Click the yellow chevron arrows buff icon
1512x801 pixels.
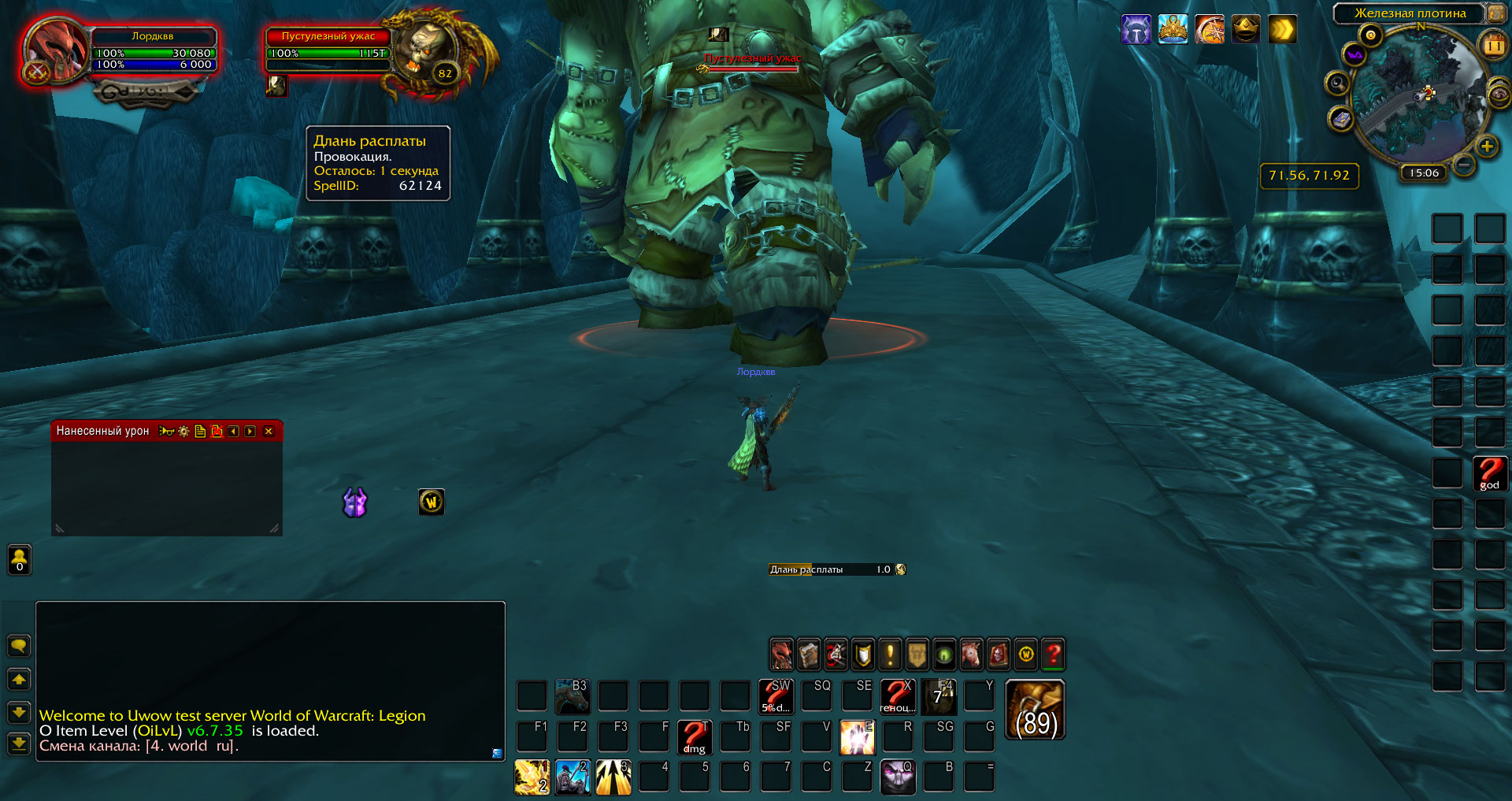1282,30
